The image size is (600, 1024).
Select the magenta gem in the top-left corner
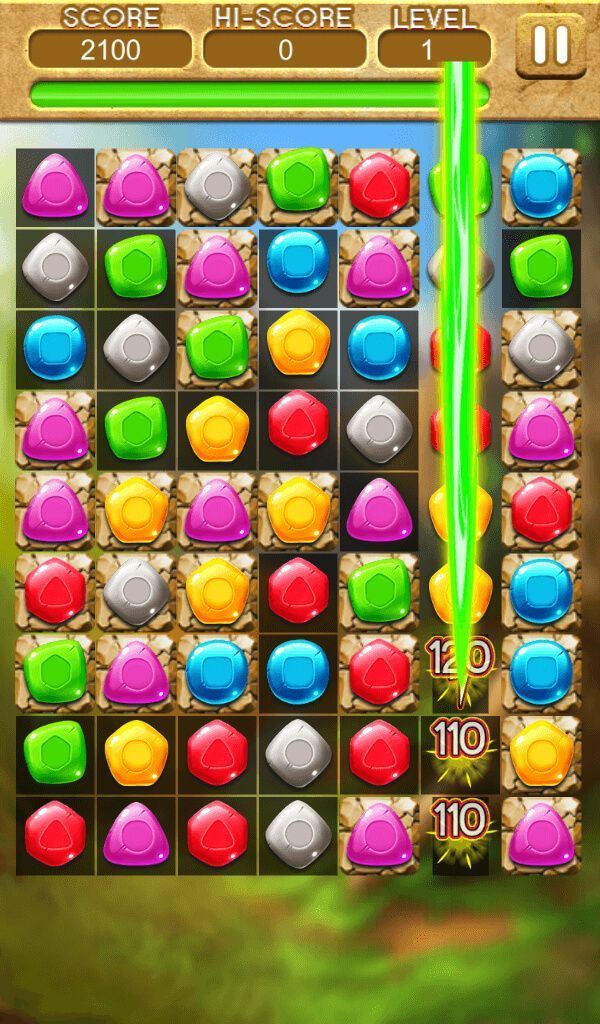pos(55,187)
